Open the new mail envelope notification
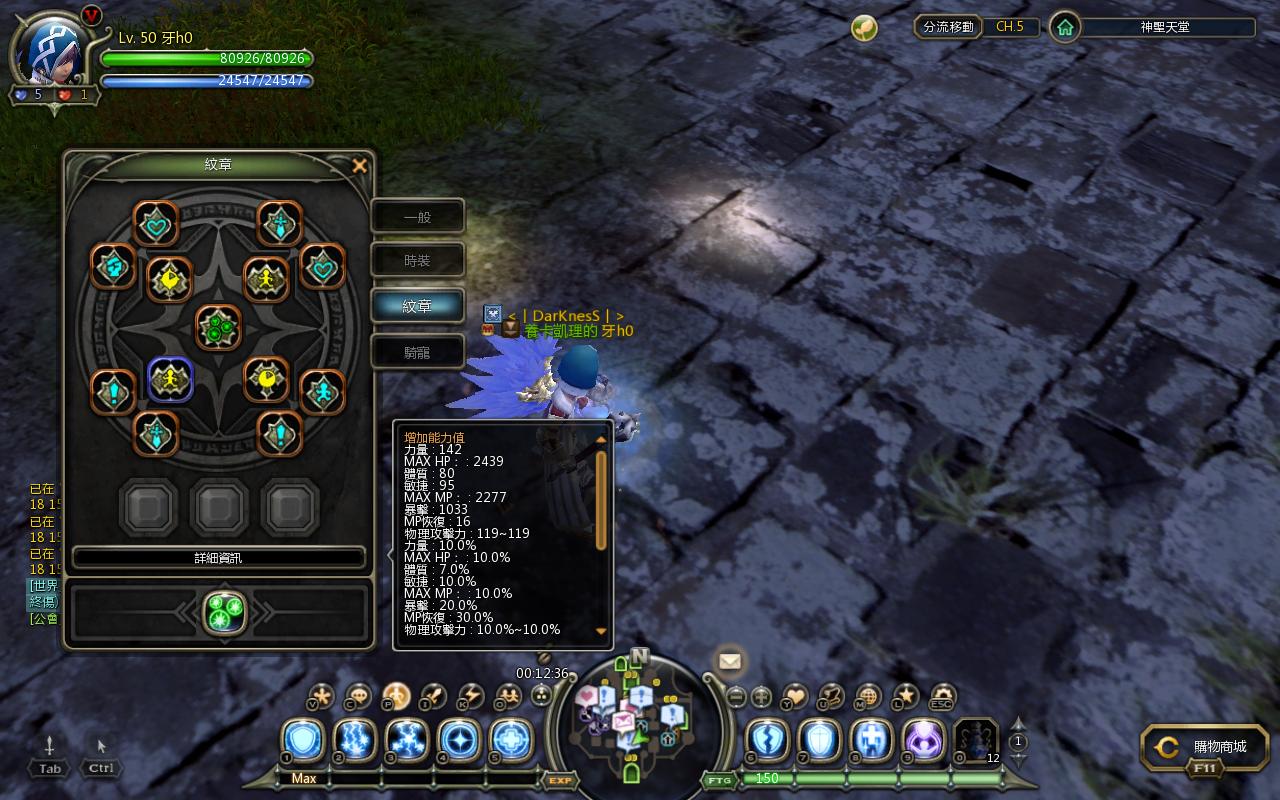The image size is (1280, 800). (730, 661)
